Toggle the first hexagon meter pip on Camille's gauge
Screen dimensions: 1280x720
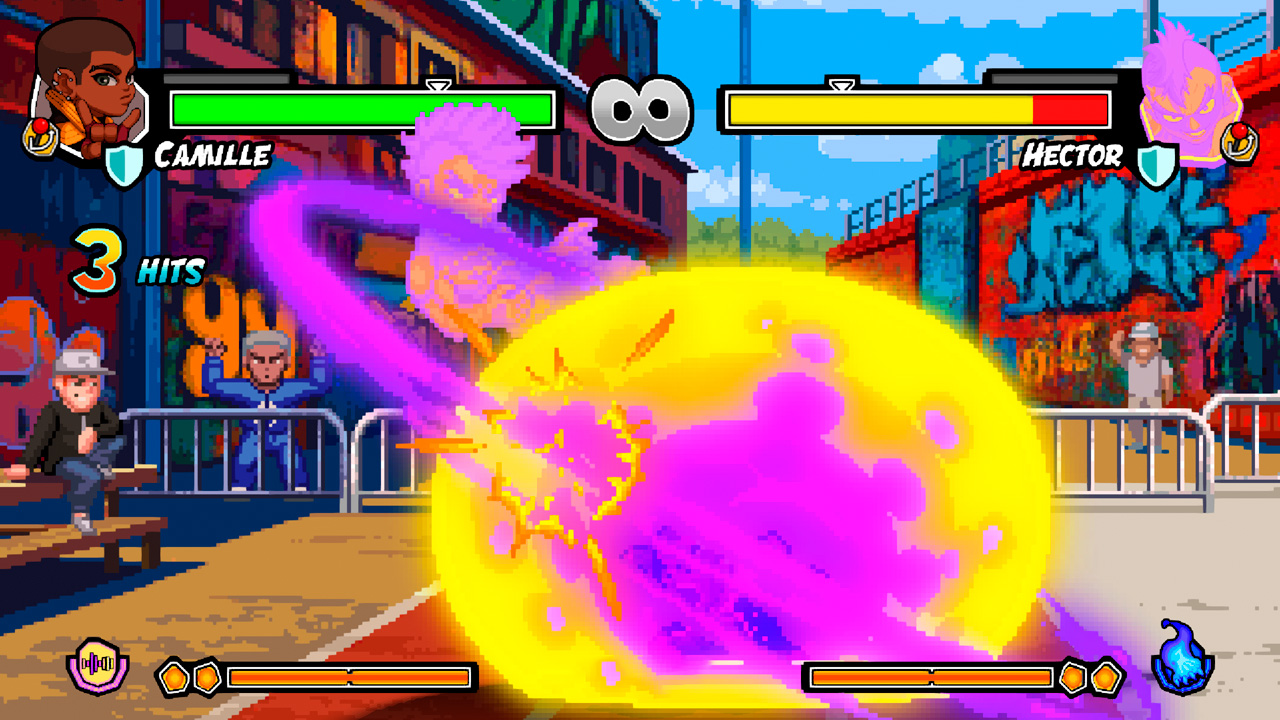pyautogui.click(x=172, y=676)
